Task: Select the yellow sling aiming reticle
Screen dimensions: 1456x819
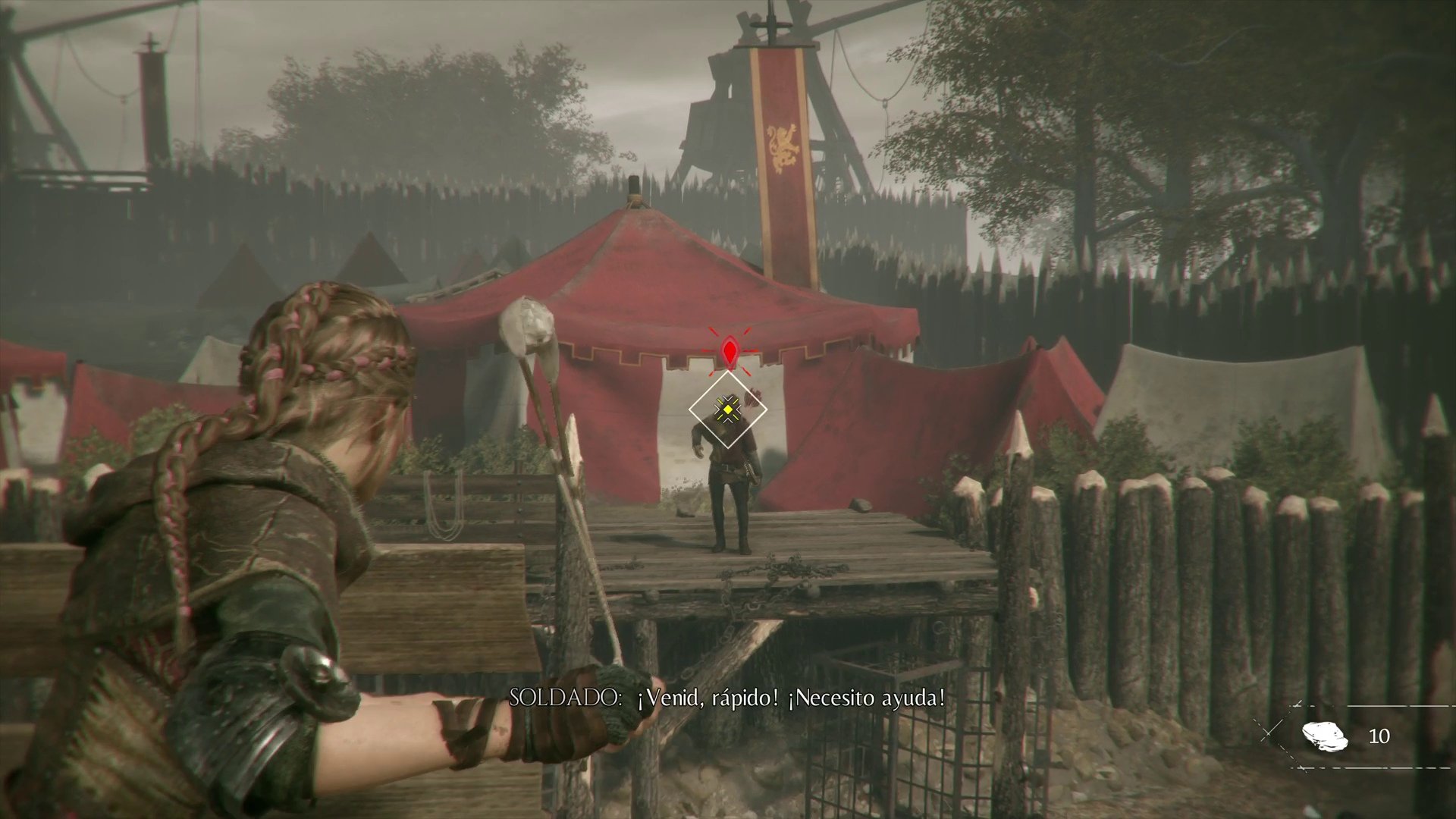Action: pyautogui.click(x=730, y=408)
